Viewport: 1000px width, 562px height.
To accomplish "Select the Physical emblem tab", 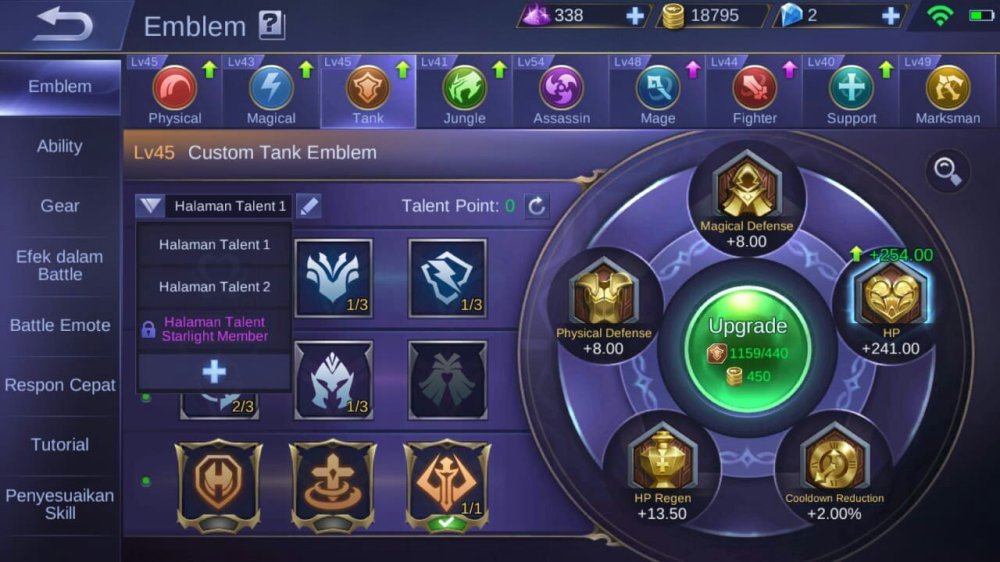I will pyautogui.click(x=175, y=93).
